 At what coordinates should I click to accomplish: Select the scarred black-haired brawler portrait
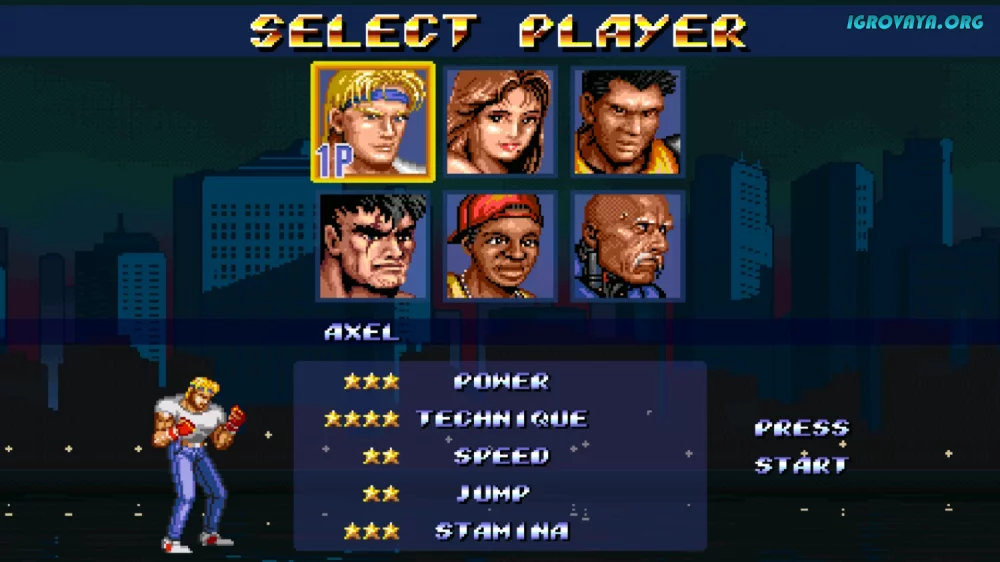[373, 246]
